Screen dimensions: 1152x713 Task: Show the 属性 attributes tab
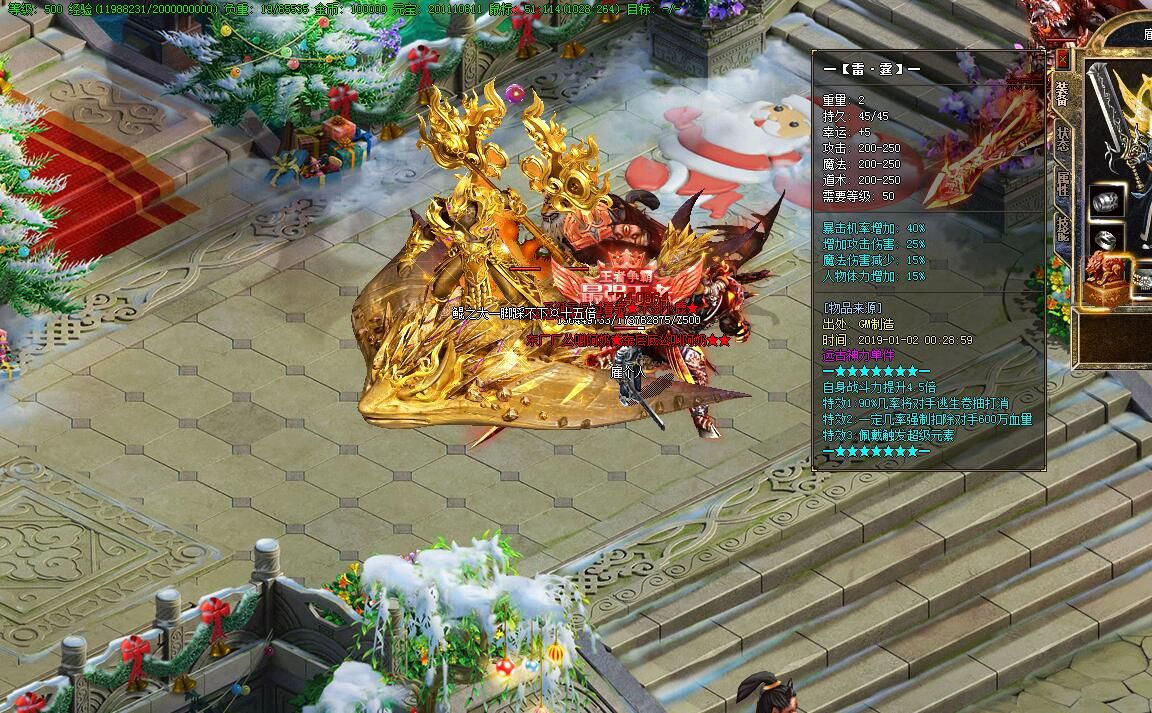click(1062, 186)
